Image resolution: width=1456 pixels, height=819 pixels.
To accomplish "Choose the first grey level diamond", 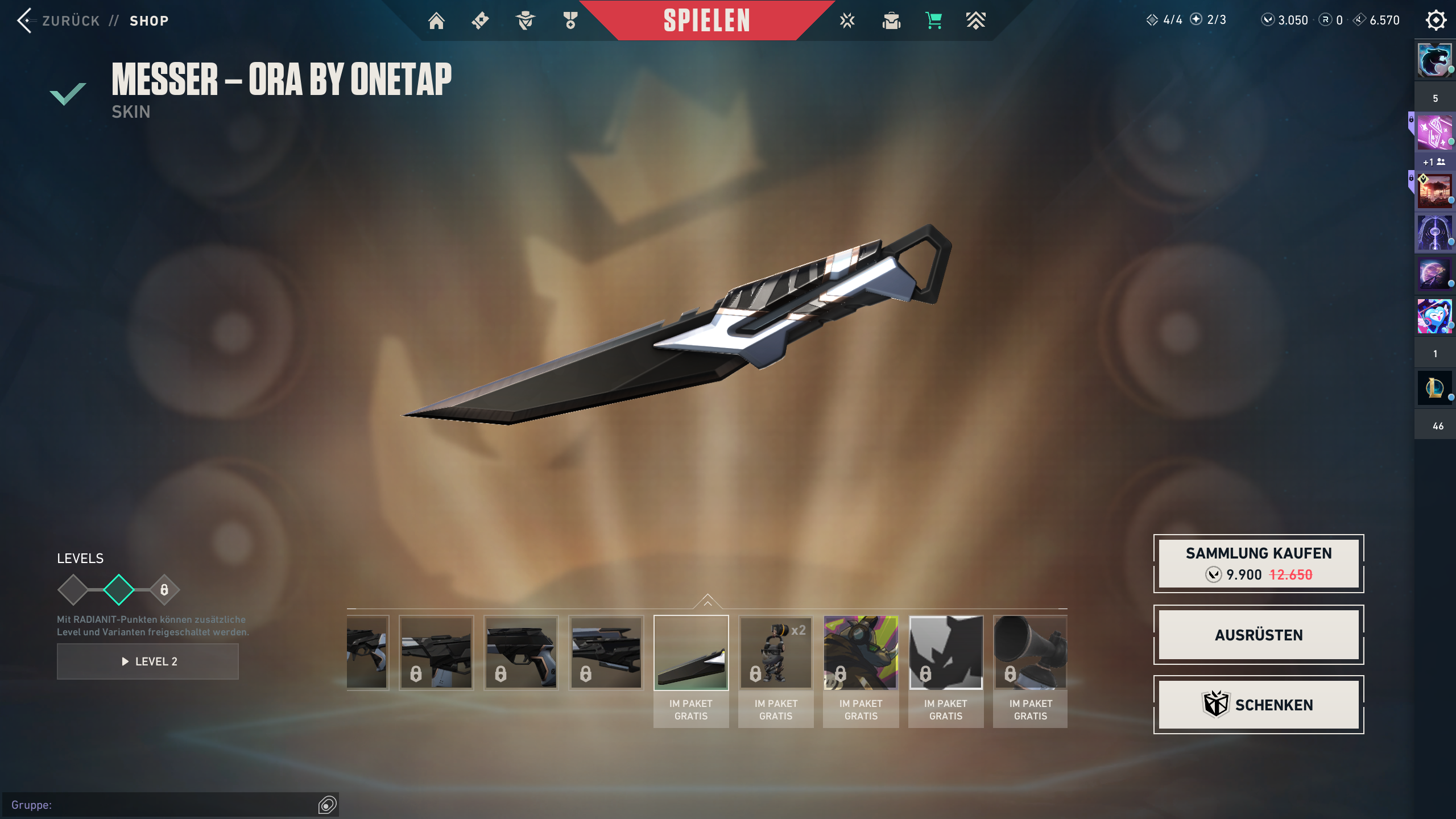I will click(x=73, y=590).
